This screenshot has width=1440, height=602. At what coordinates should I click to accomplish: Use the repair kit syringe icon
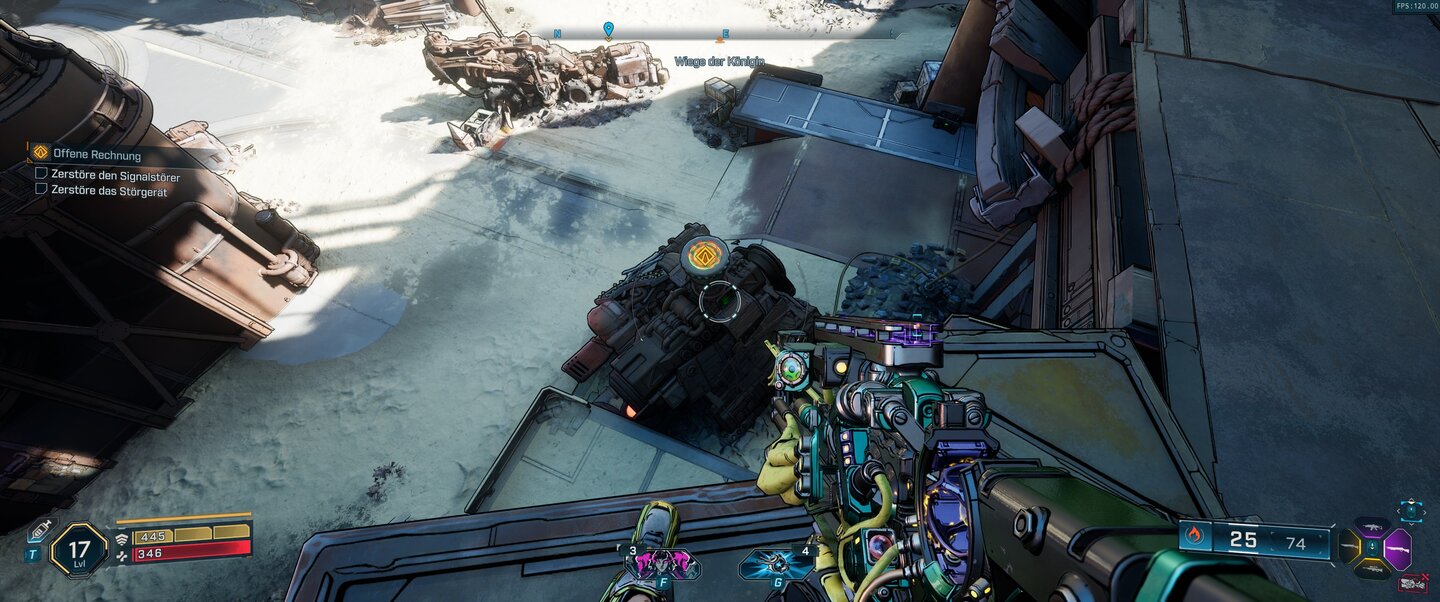pos(38,531)
